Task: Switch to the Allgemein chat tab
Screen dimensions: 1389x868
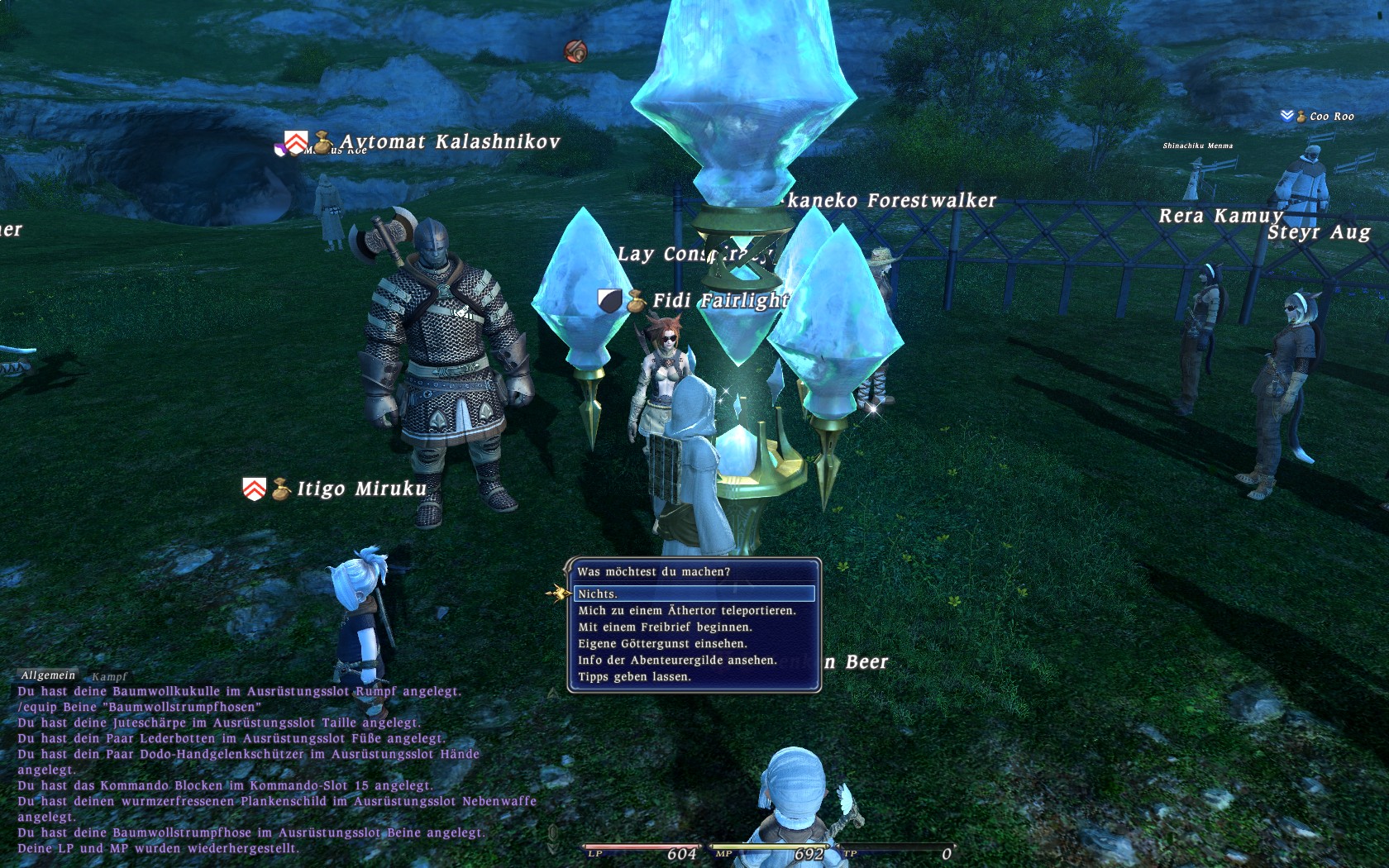Action: coord(48,675)
